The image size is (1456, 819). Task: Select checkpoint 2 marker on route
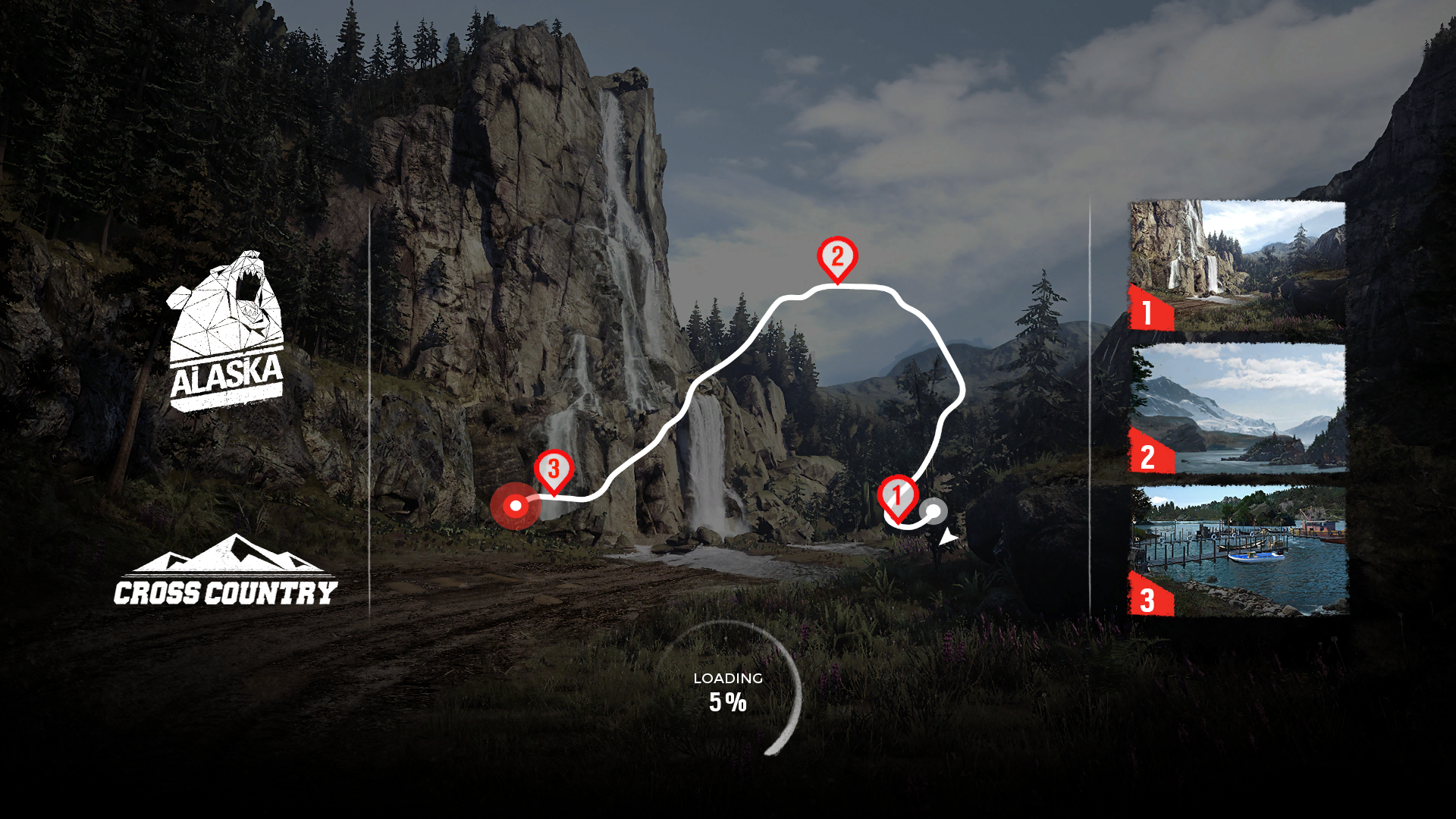click(x=837, y=258)
